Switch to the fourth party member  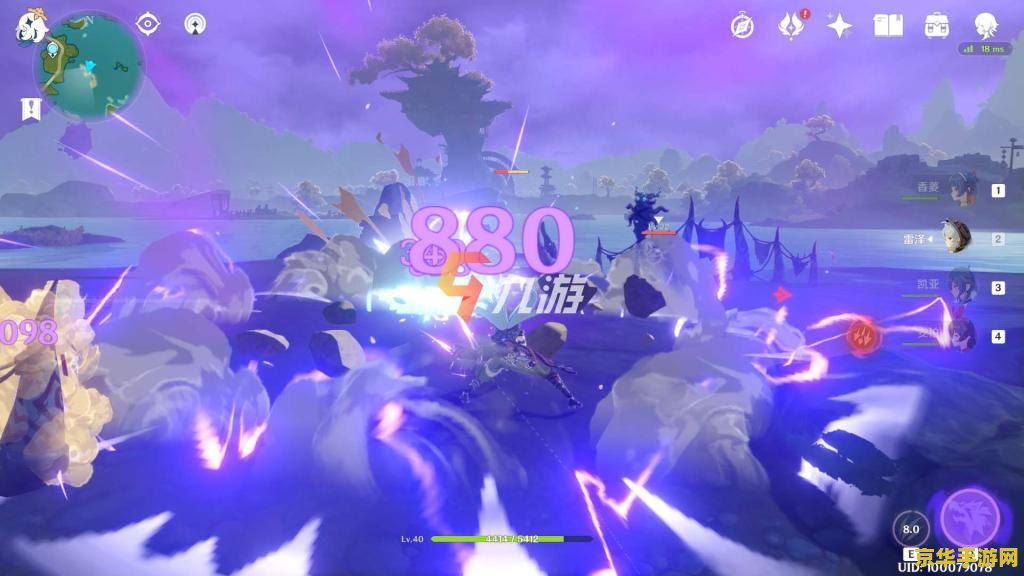click(x=961, y=335)
